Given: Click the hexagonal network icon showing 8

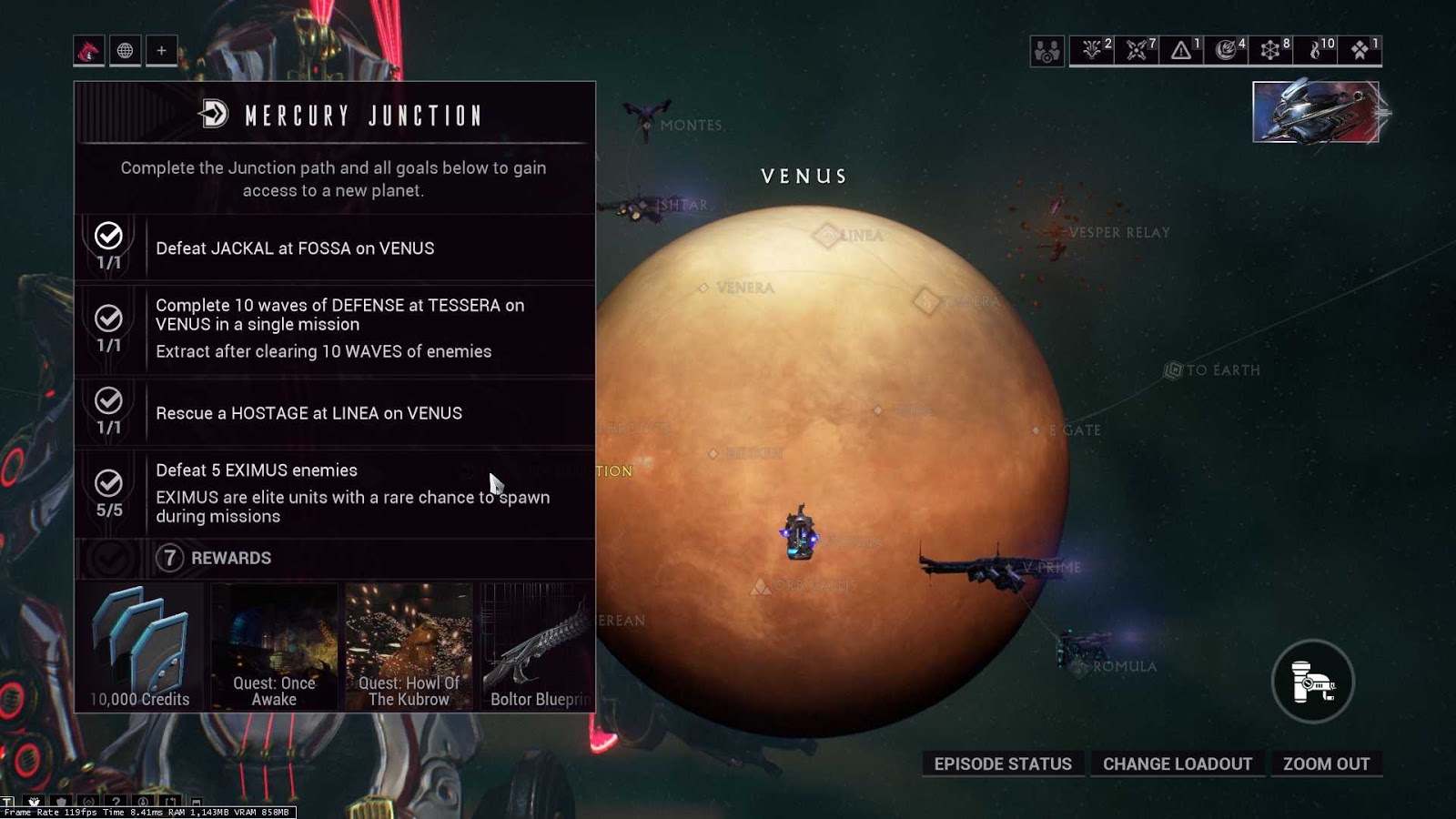Looking at the screenshot, I should 1270,51.
